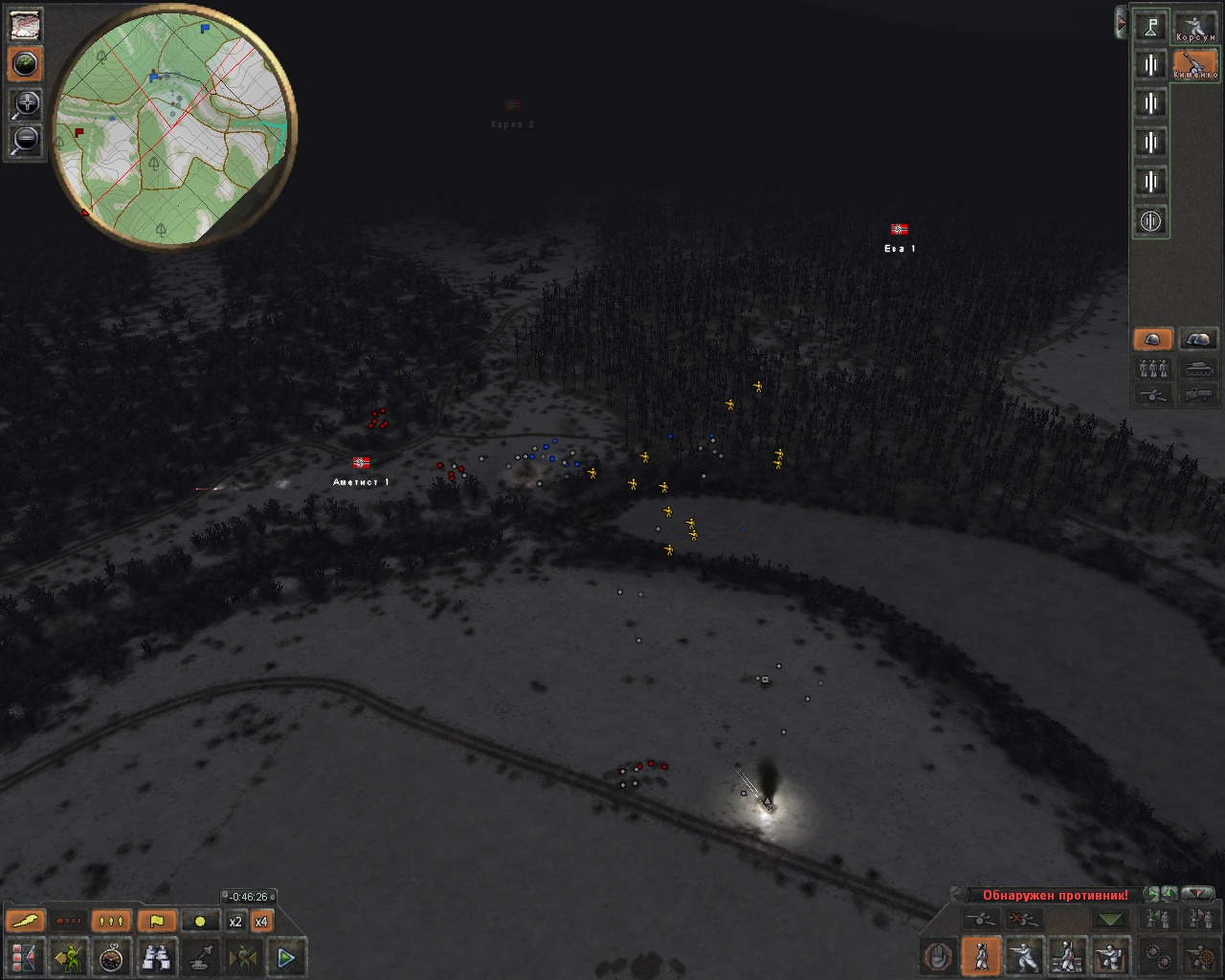Zoom out the minimap with minus magnifier
Image resolution: width=1225 pixels, height=980 pixels.
pos(26,141)
